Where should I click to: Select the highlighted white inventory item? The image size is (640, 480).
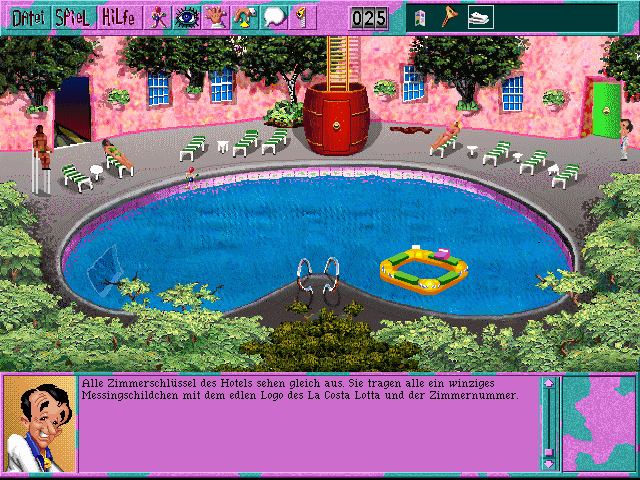(482, 18)
